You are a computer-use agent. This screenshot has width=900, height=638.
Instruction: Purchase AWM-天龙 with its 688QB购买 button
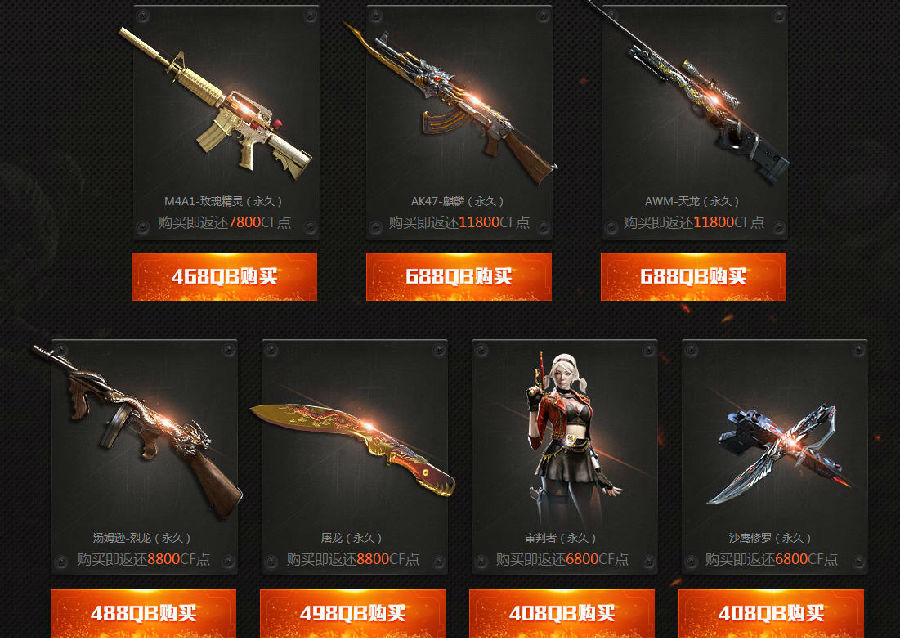tap(693, 277)
